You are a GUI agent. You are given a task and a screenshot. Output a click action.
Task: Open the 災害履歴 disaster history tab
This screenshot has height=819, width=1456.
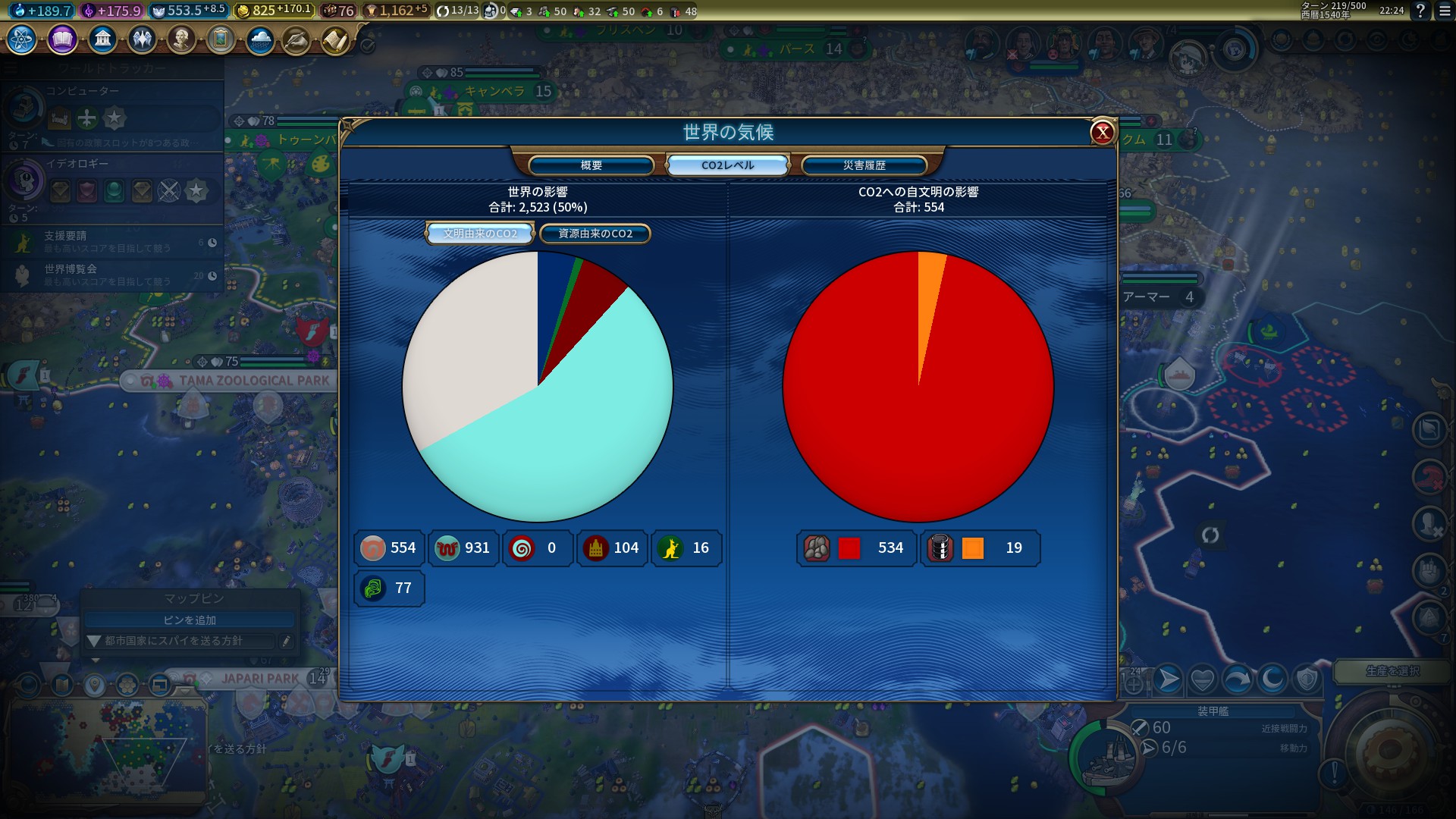tap(864, 165)
